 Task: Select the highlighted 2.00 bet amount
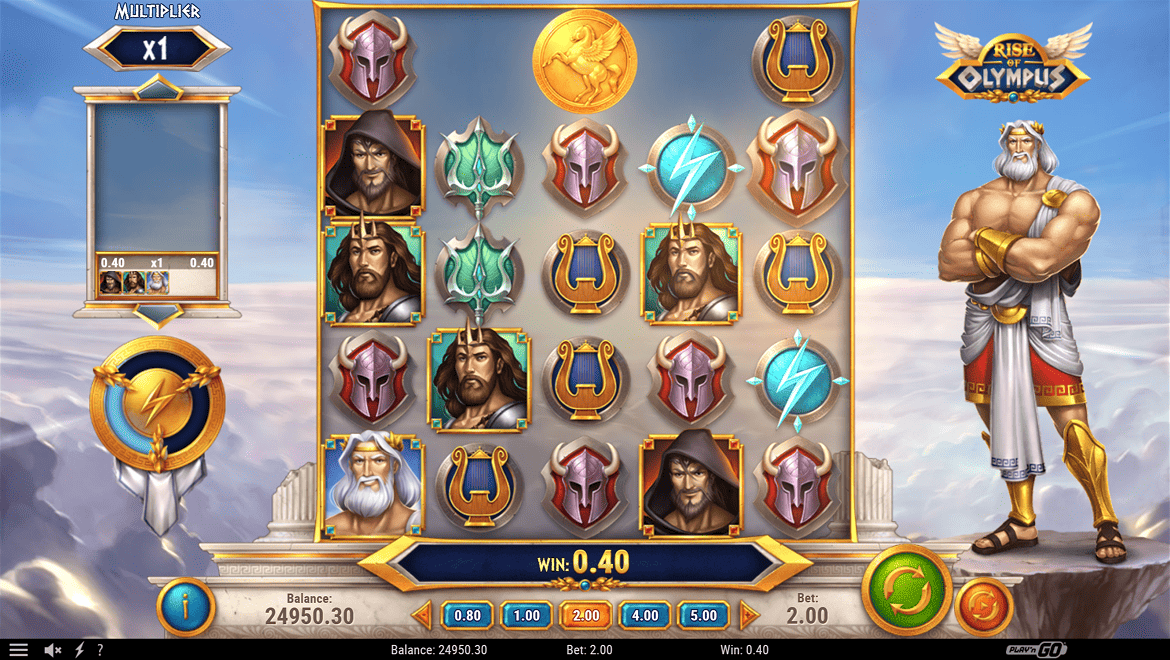[x=586, y=615]
